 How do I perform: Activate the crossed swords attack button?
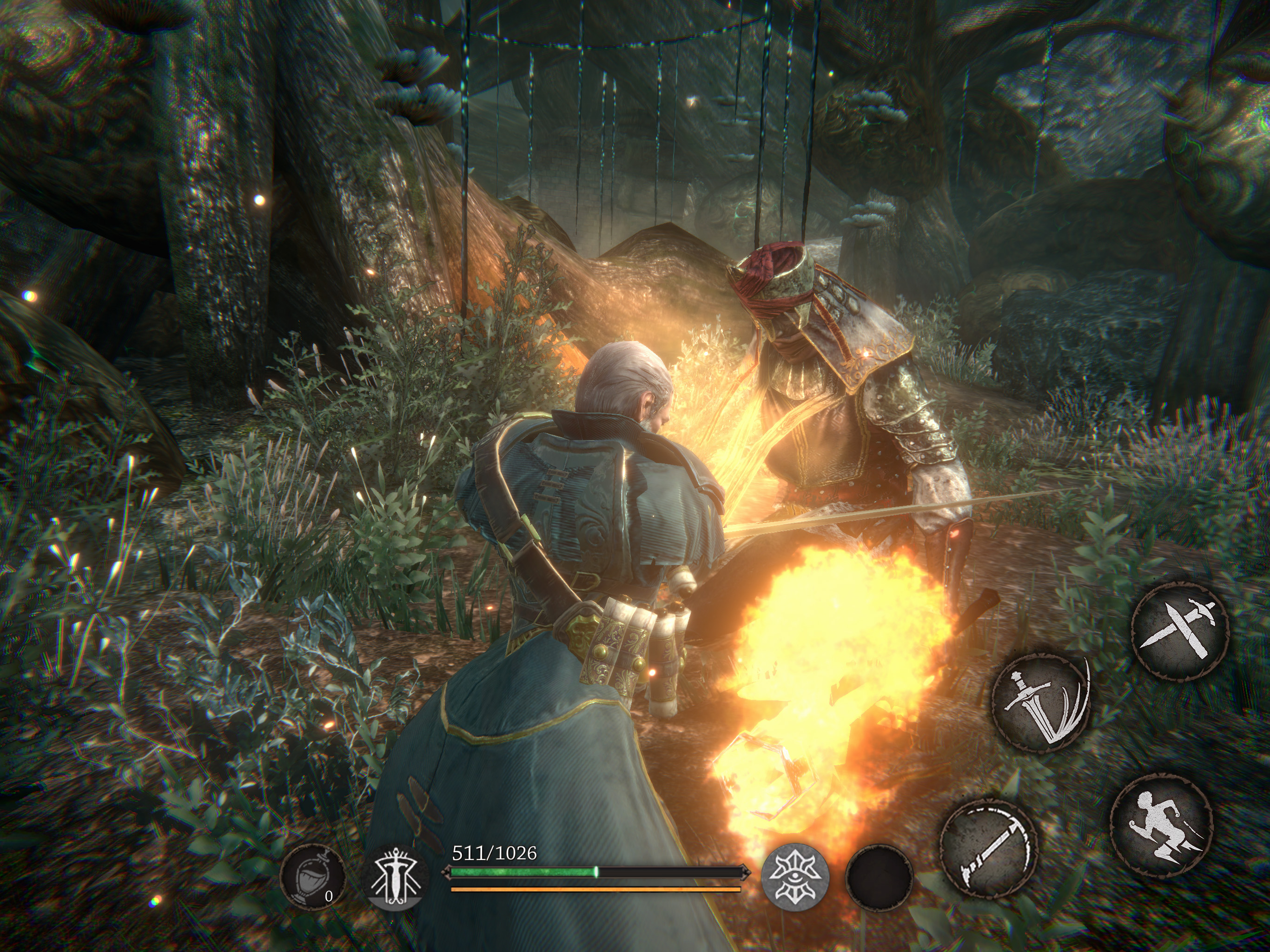click(x=1180, y=632)
